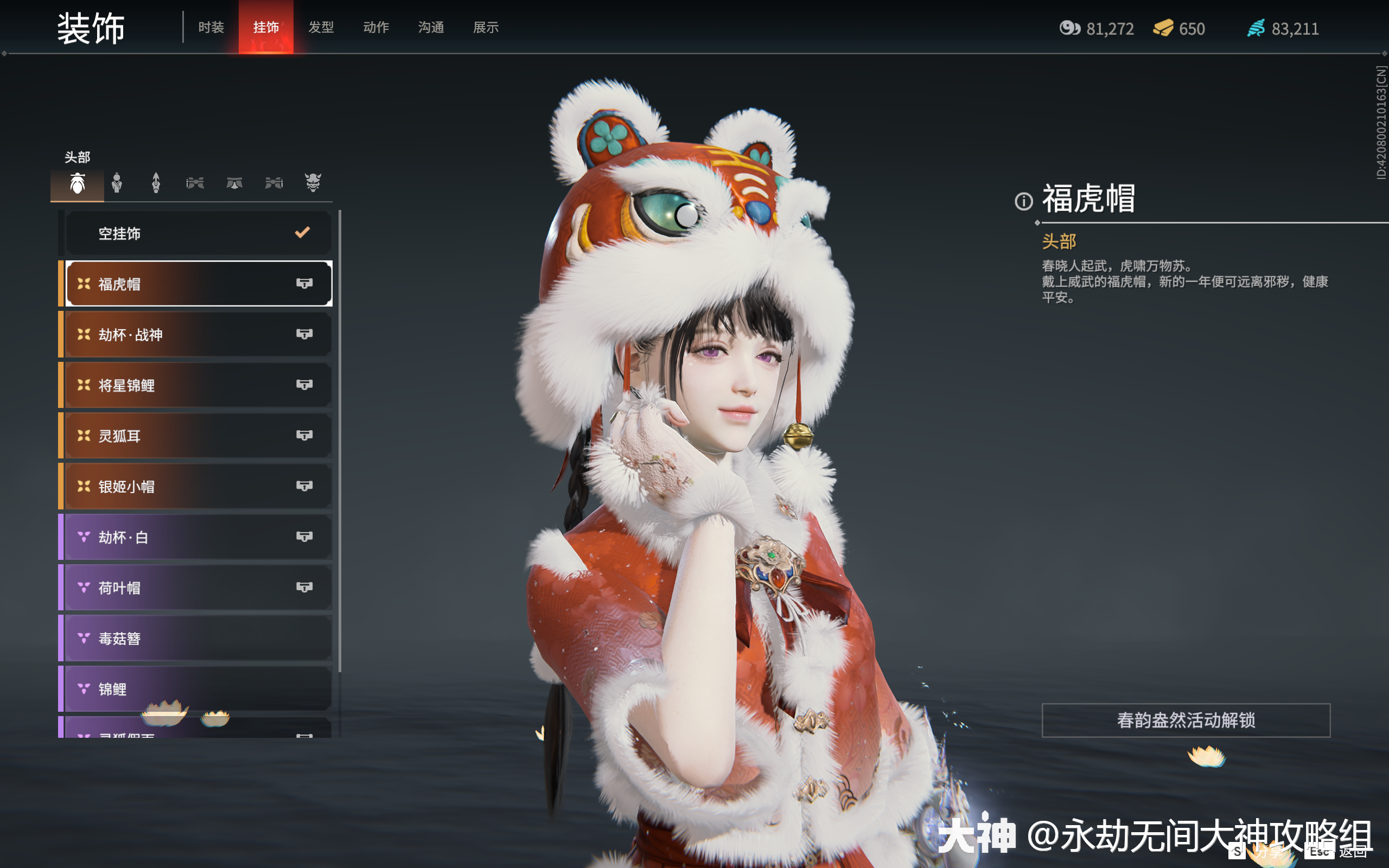Select the weapon pendant slot icon
Image resolution: width=1389 pixels, height=868 pixels.
tap(156, 184)
